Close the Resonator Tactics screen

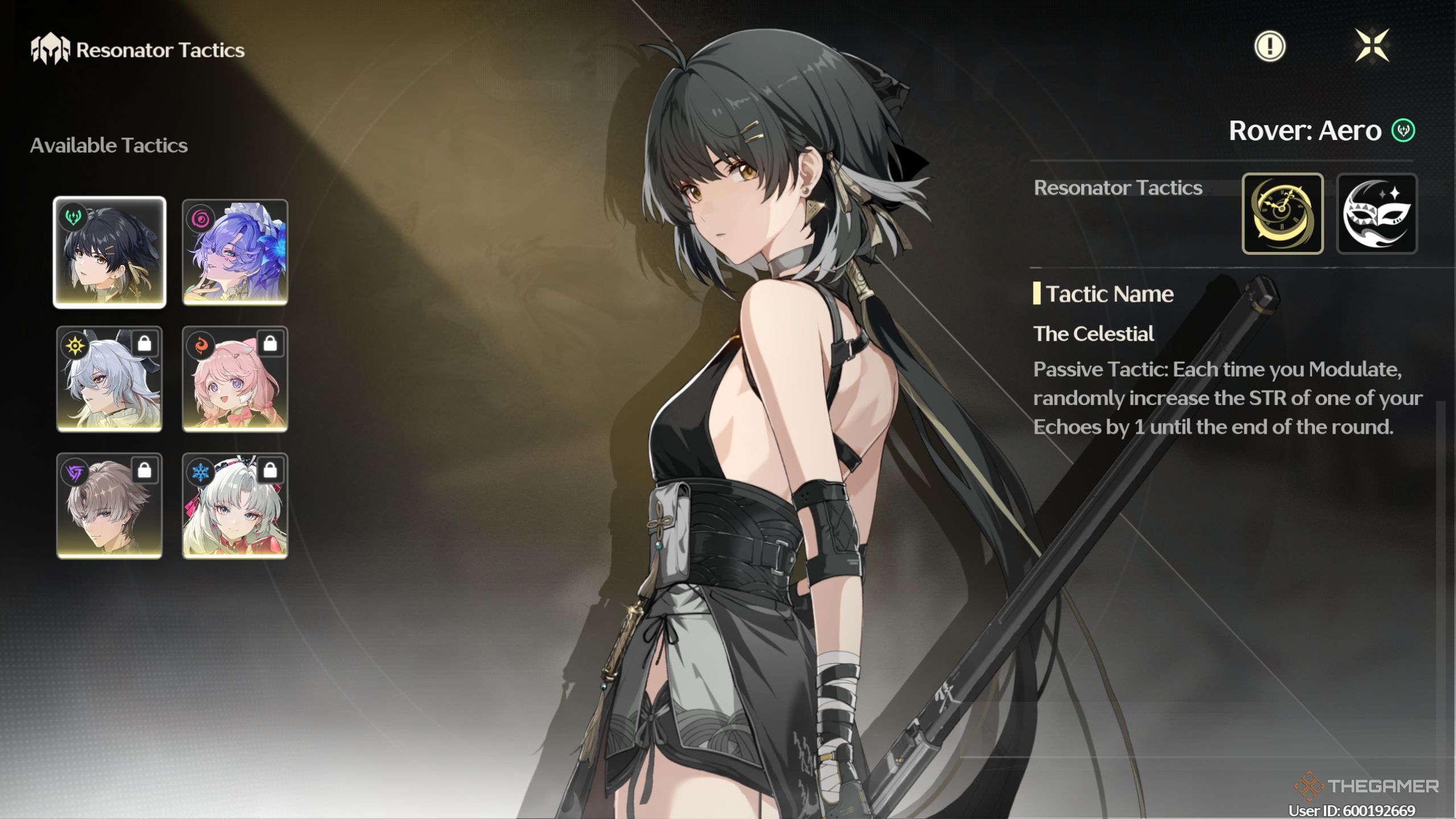(1372, 45)
